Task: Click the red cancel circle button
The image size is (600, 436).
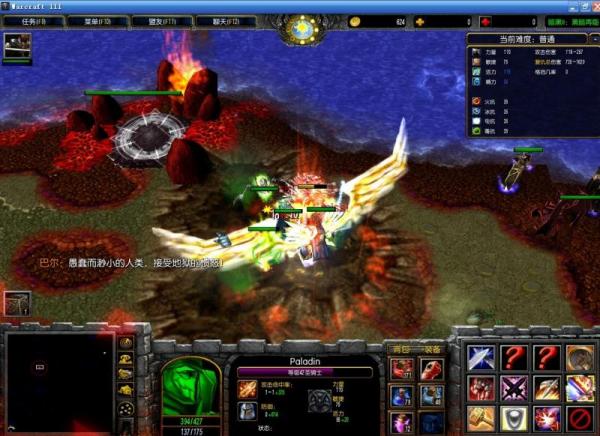Action: pos(579,418)
